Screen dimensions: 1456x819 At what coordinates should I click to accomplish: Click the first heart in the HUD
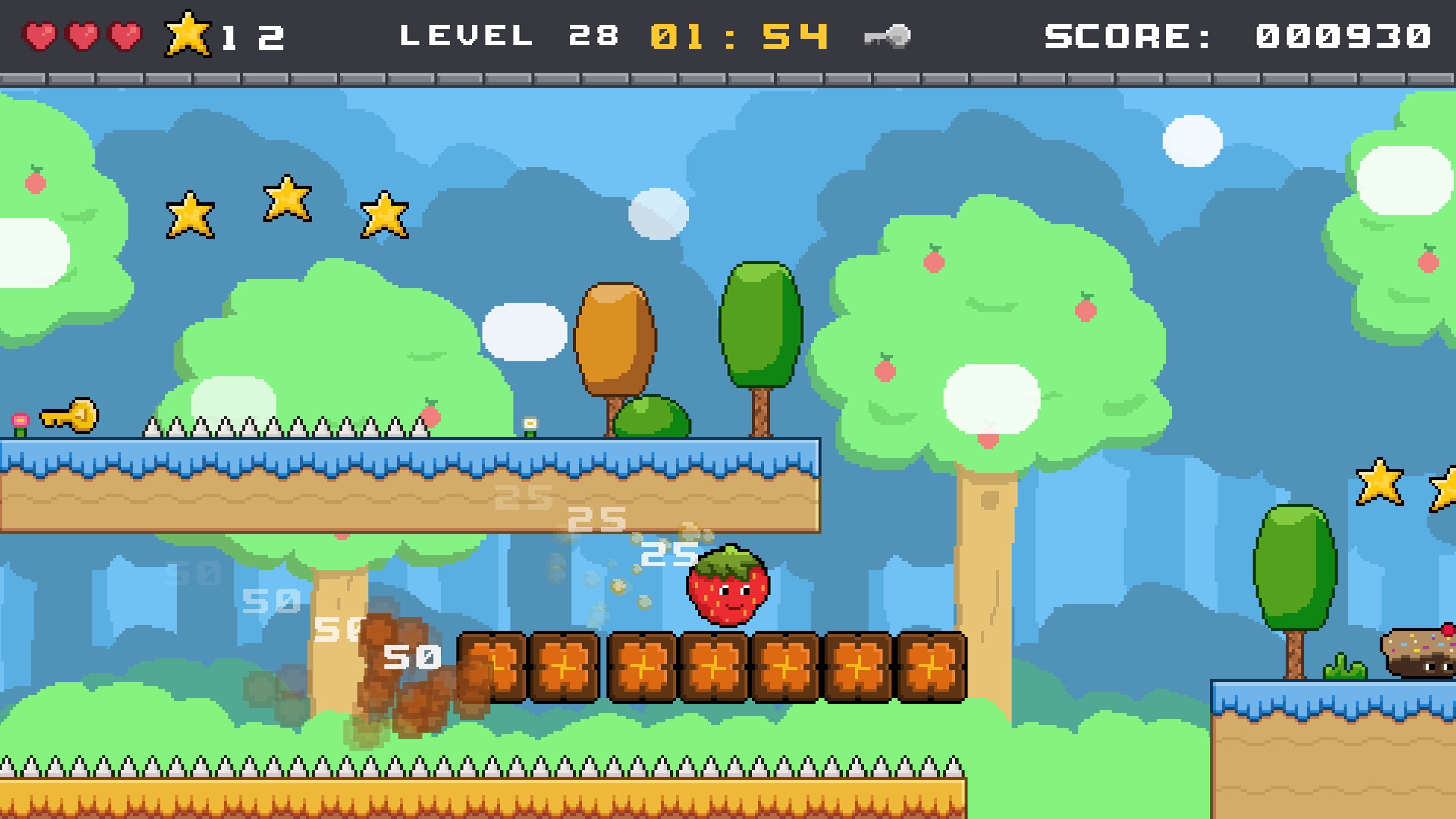[x=39, y=34]
